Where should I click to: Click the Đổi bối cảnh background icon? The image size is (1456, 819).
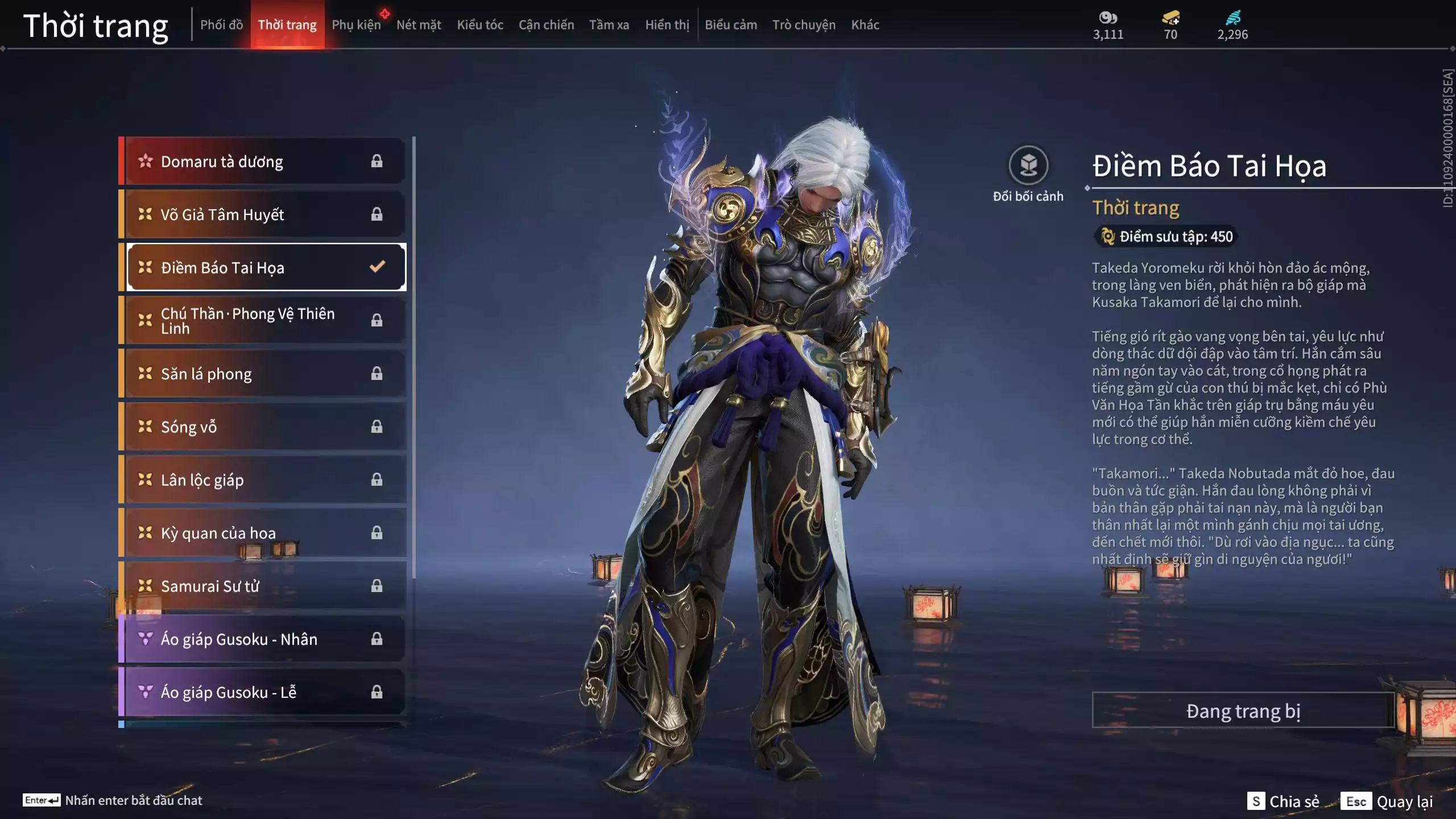pos(1028,166)
